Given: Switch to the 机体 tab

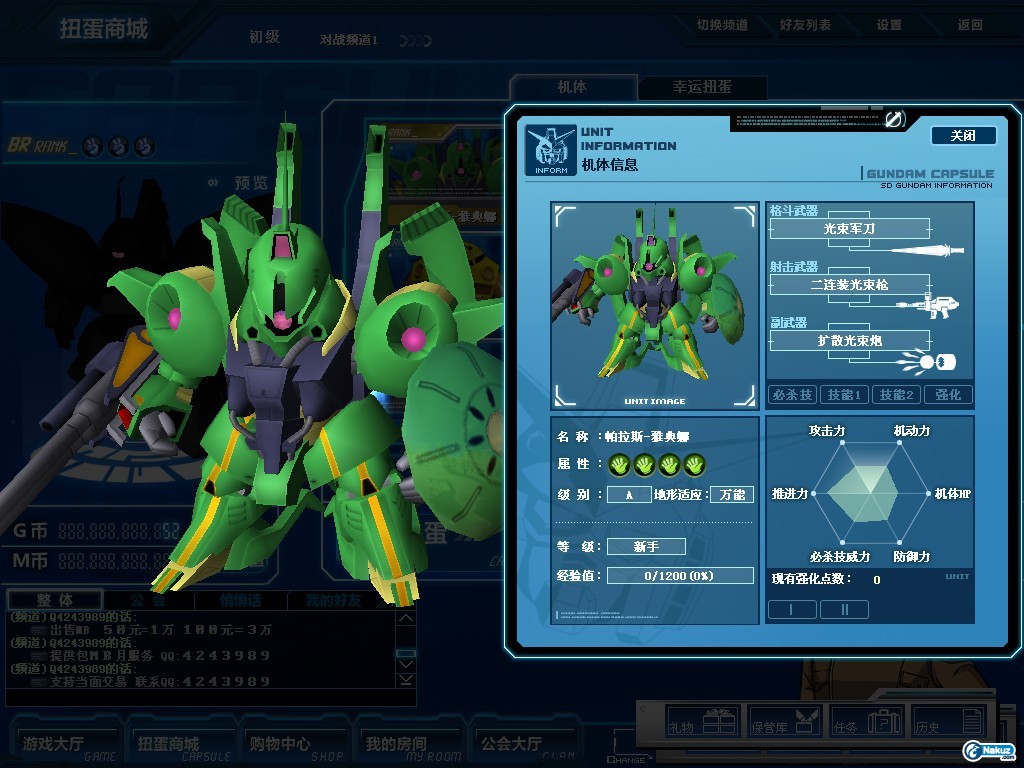Looking at the screenshot, I should click(x=572, y=88).
